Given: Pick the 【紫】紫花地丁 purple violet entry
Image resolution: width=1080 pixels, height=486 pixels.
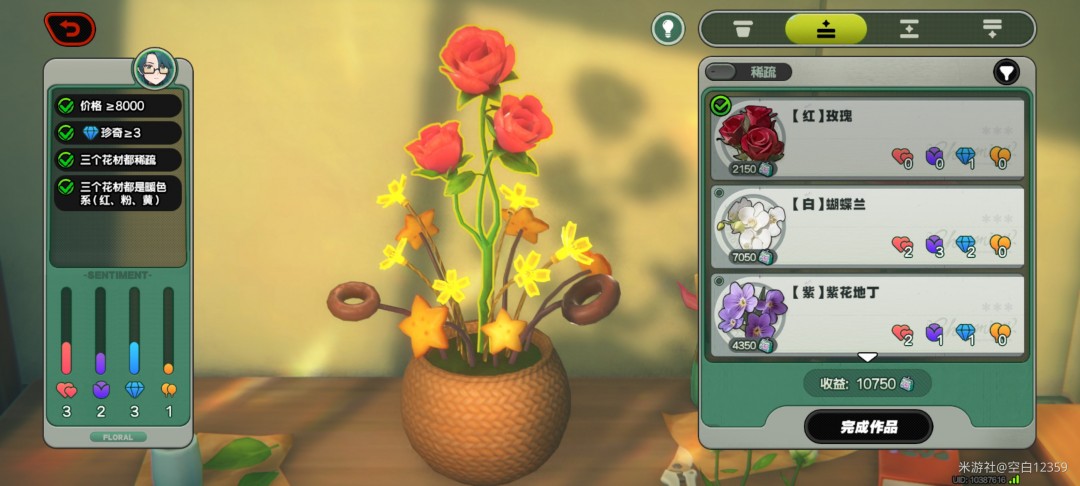Looking at the screenshot, I should click(x=866, y=316).
